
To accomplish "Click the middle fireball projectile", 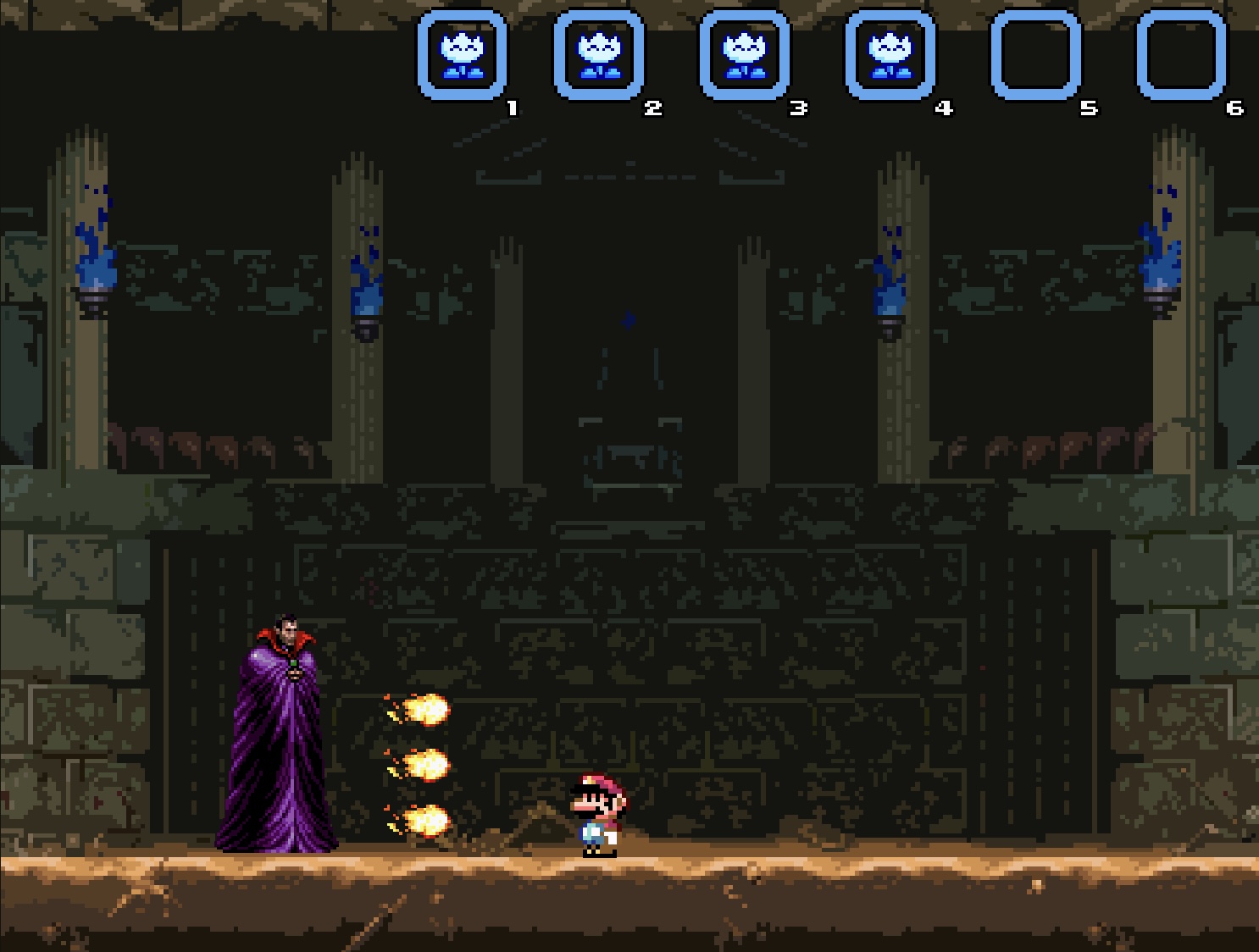I will pyautogui.click(x=426, y=765).
